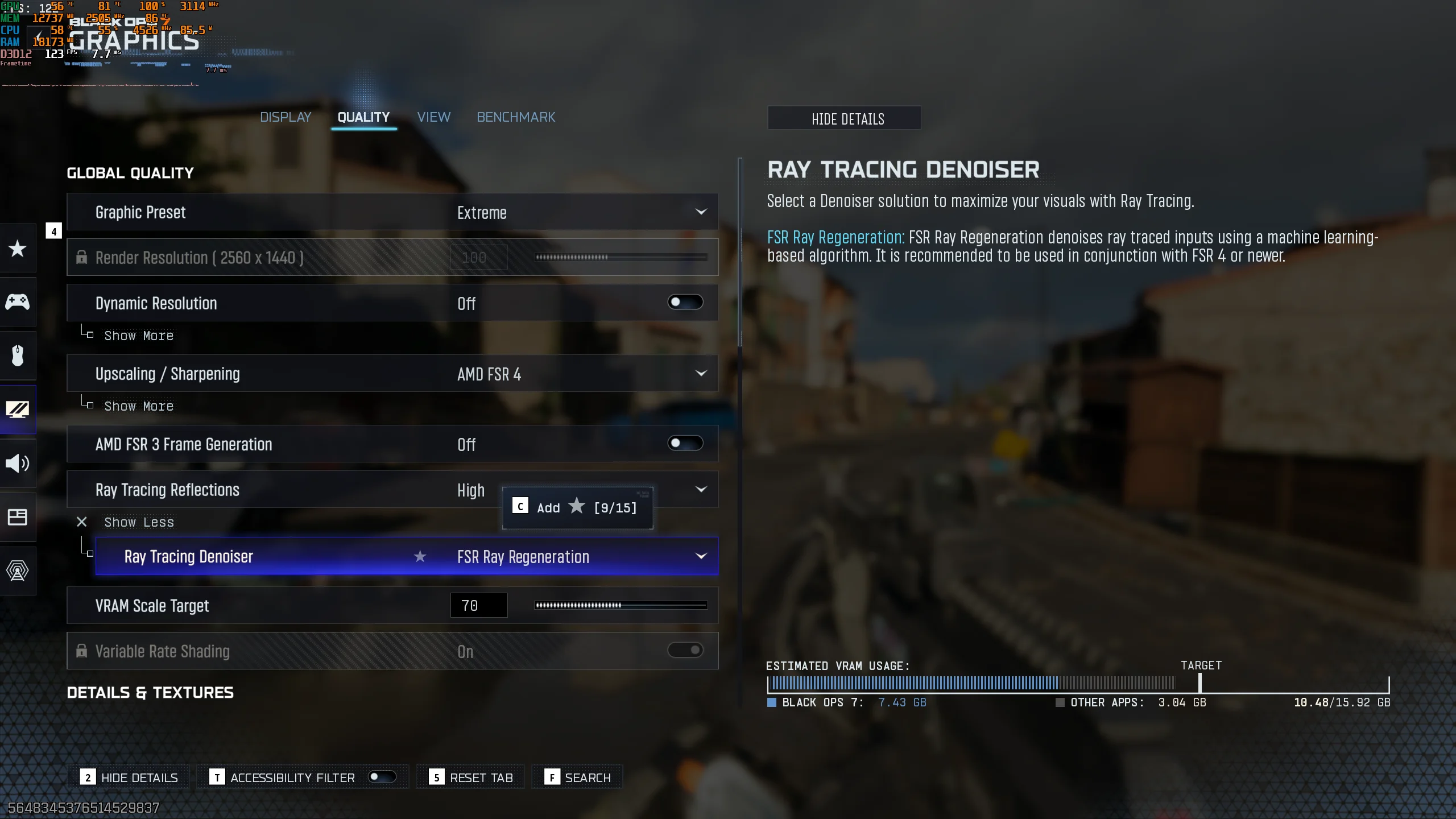The image size is (1456, 819).
Task: Select the graphics settings monitor icon
Action: 18,409
